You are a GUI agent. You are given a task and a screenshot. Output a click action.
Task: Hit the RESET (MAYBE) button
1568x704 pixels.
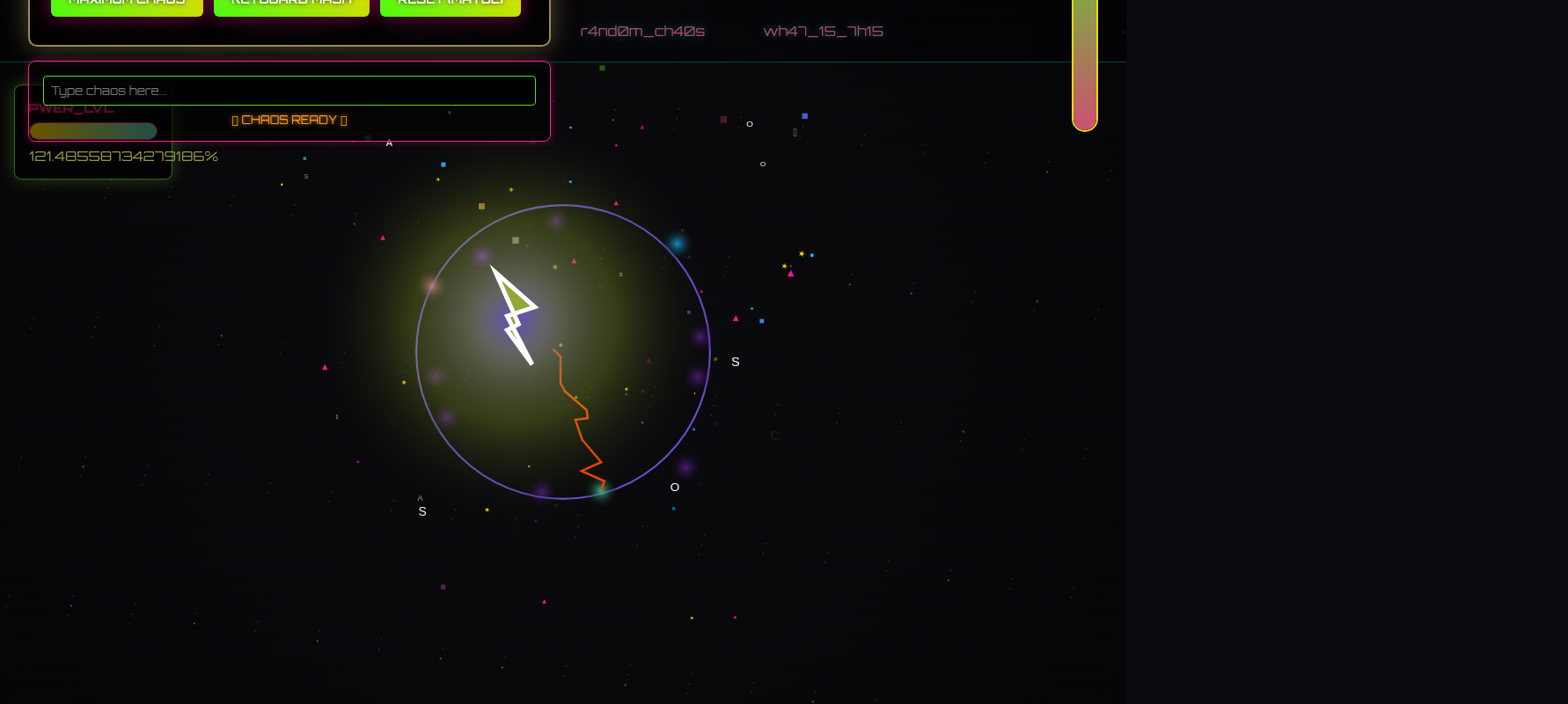[x=451, y=6]
